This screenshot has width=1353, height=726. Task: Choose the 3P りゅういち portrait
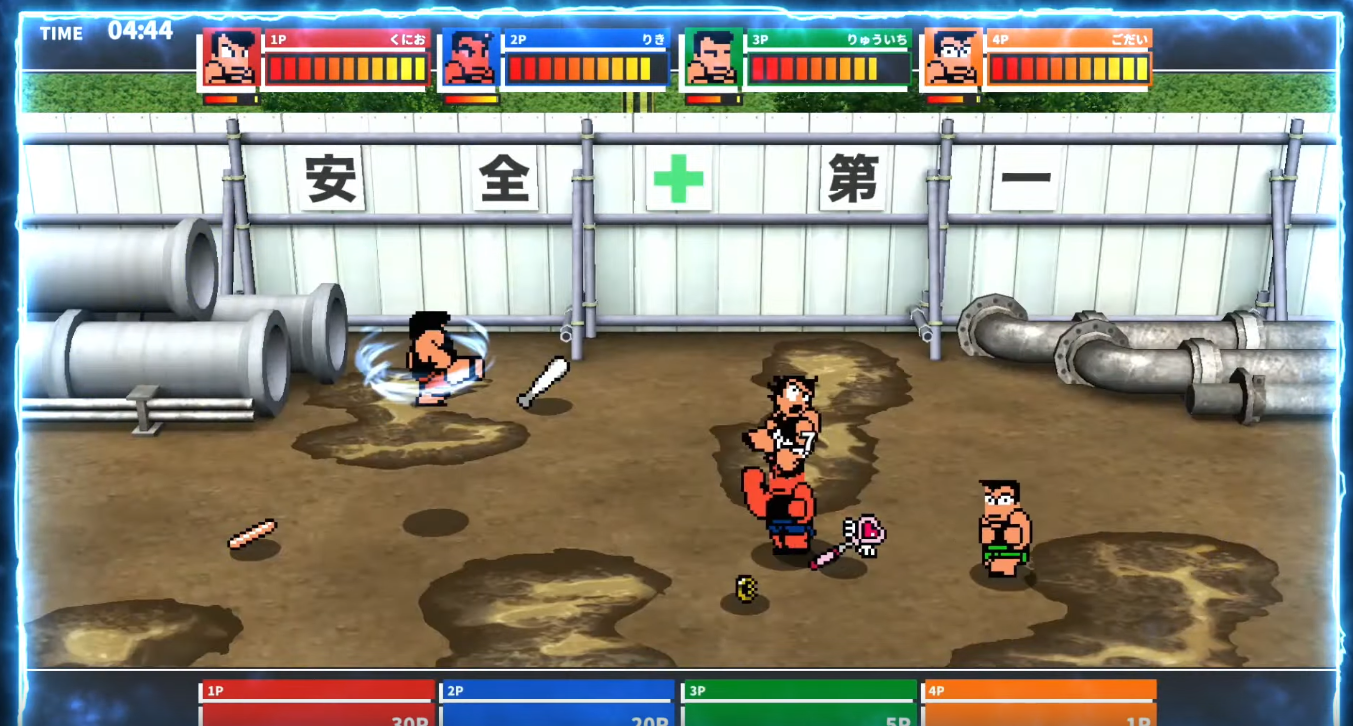click(711, 59)
